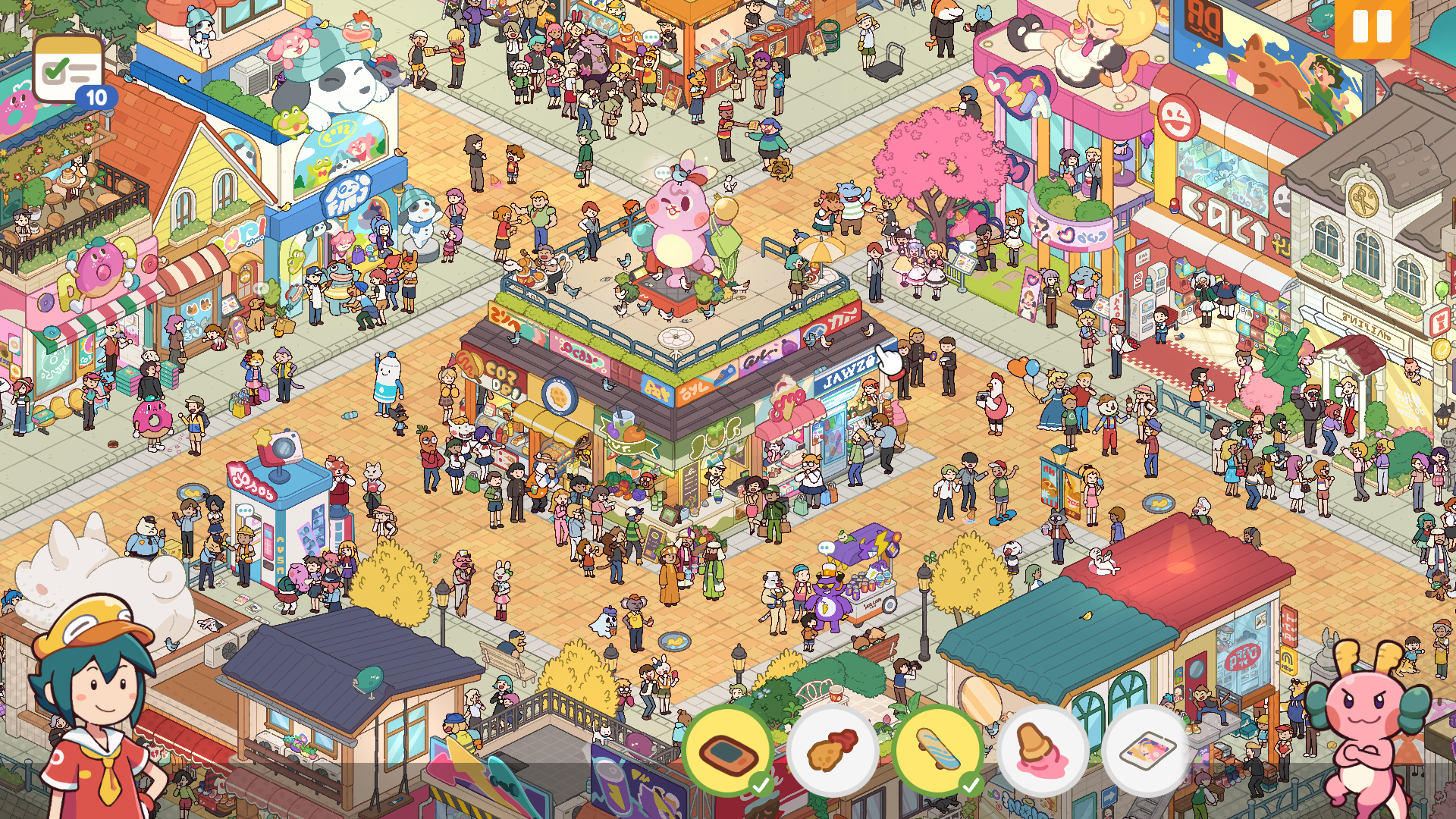The width and height of the screenshot is (1456, 819).
Task: Open the checklist showing 10 tasks
Action: [x=69, y=71]
